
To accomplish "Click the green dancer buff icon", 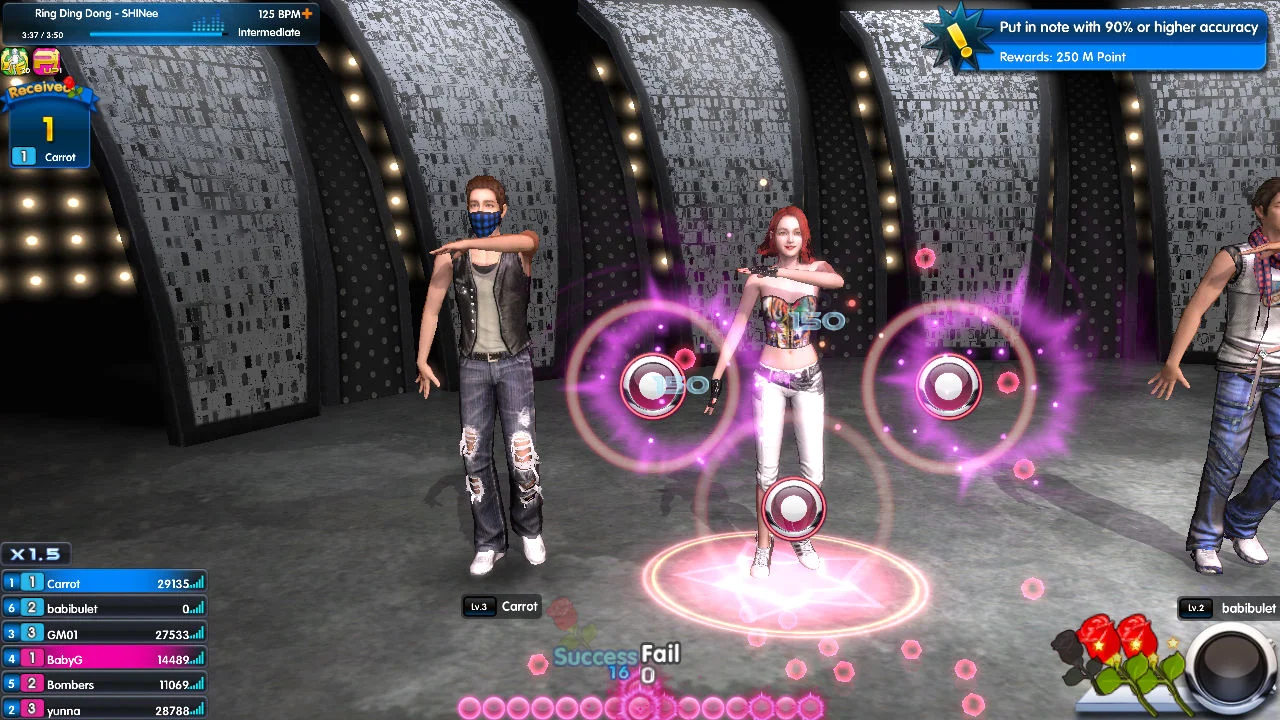I will [15, 63].
